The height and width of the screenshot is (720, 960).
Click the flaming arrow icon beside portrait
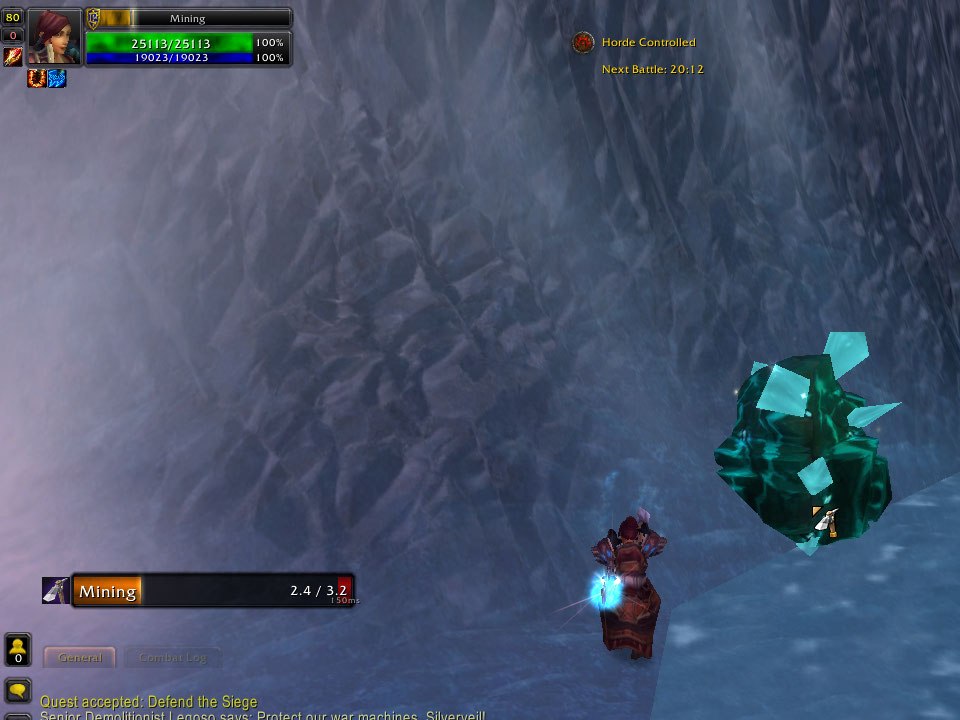coord(13,57)
